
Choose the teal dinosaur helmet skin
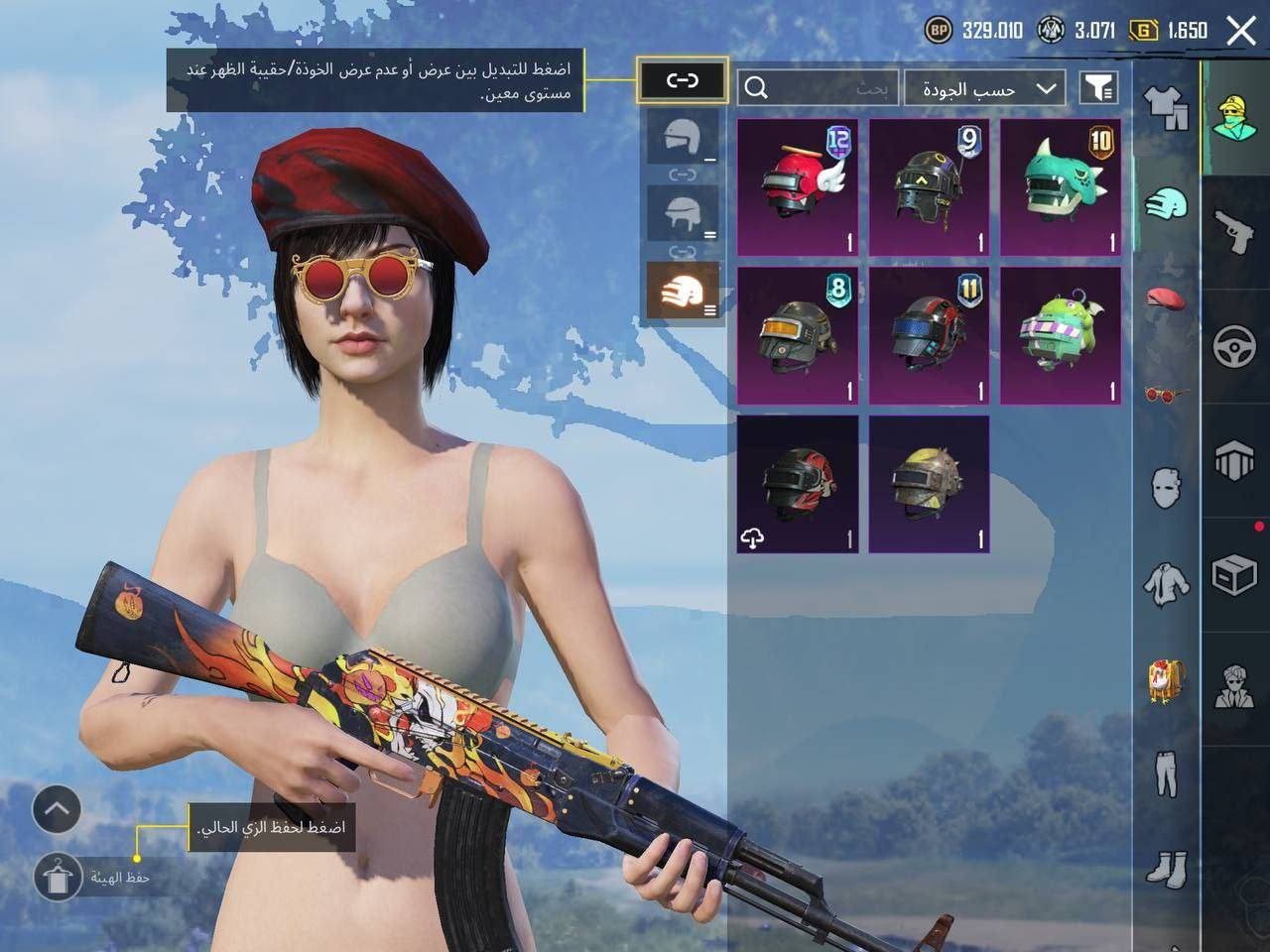coord(1061,187)
